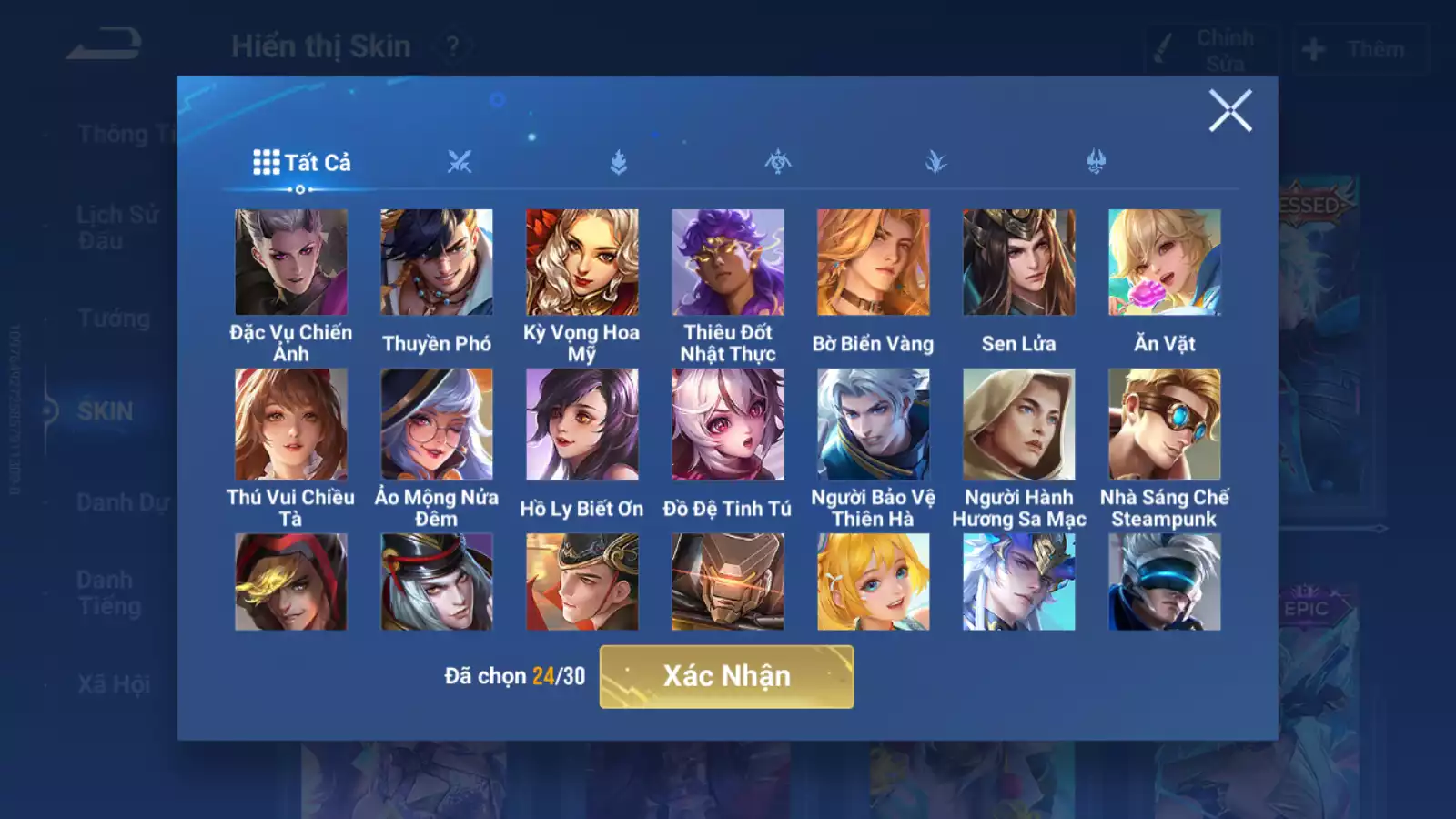Choose the Đặc Vụ Chiến Ảnh skin
This screenshot has width=1456, height=819.
click(x=291, y=263)
